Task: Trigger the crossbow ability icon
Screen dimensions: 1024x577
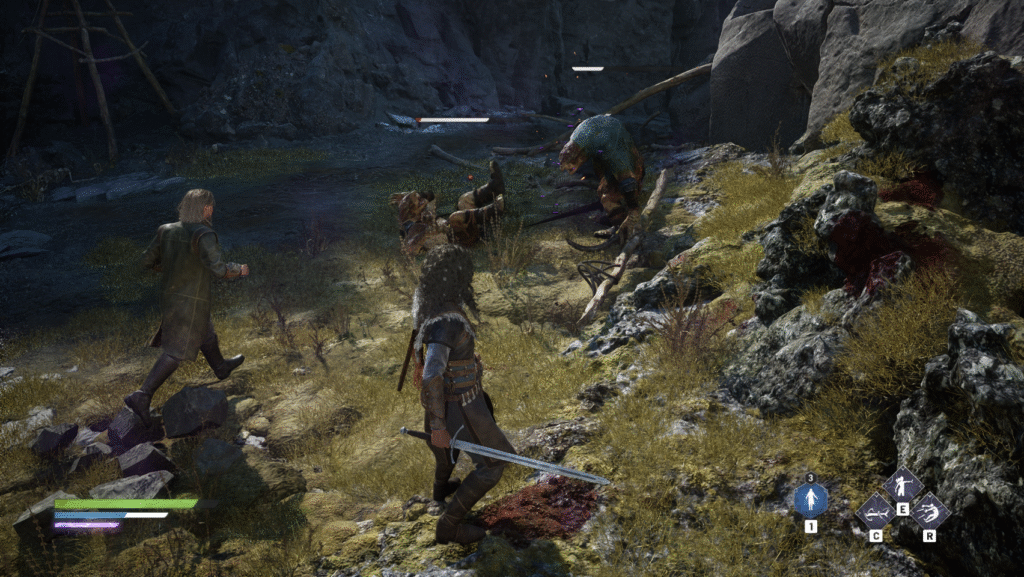Action: tap(875, 512)
